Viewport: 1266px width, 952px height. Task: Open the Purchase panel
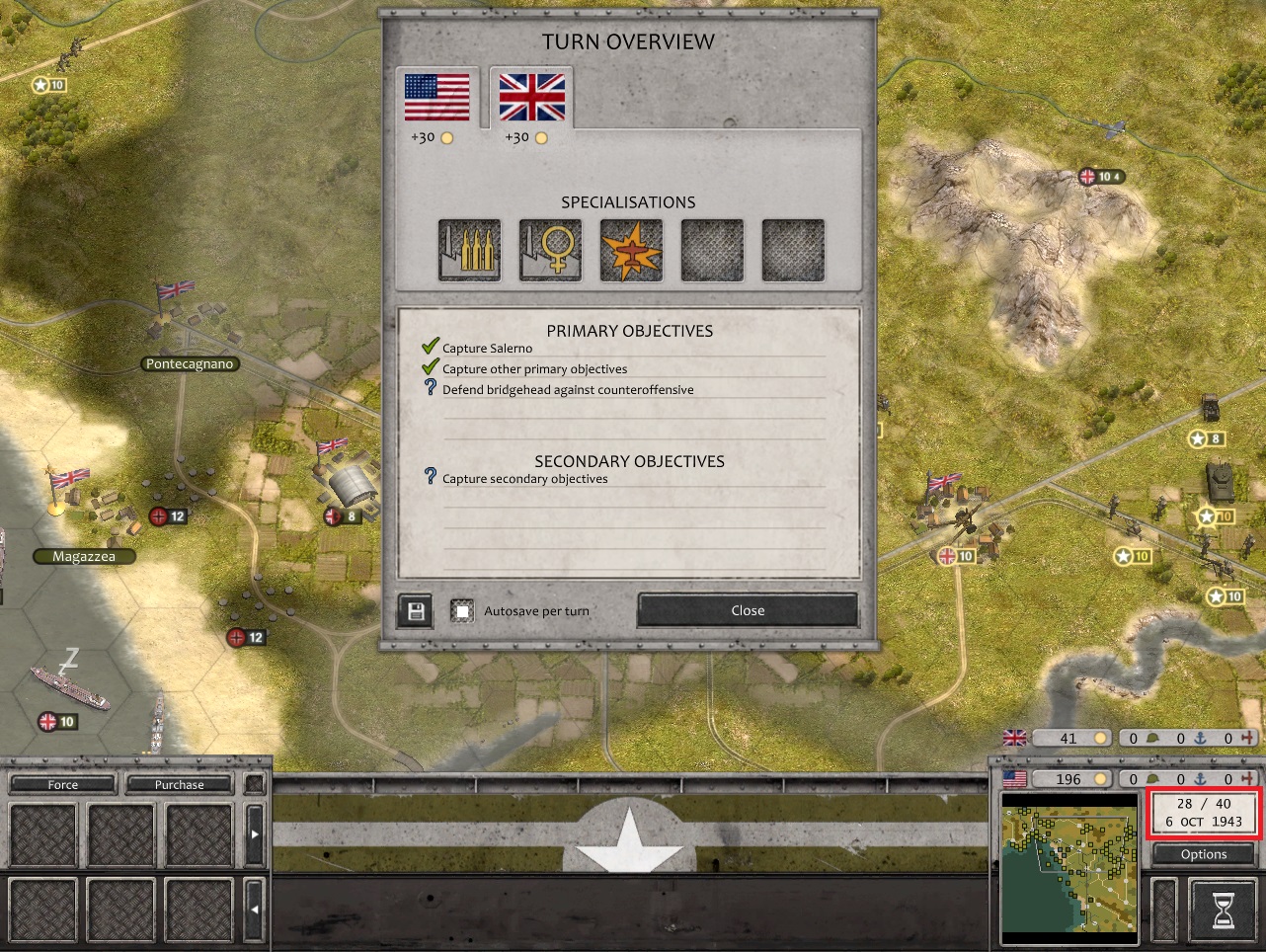(179, 785)
